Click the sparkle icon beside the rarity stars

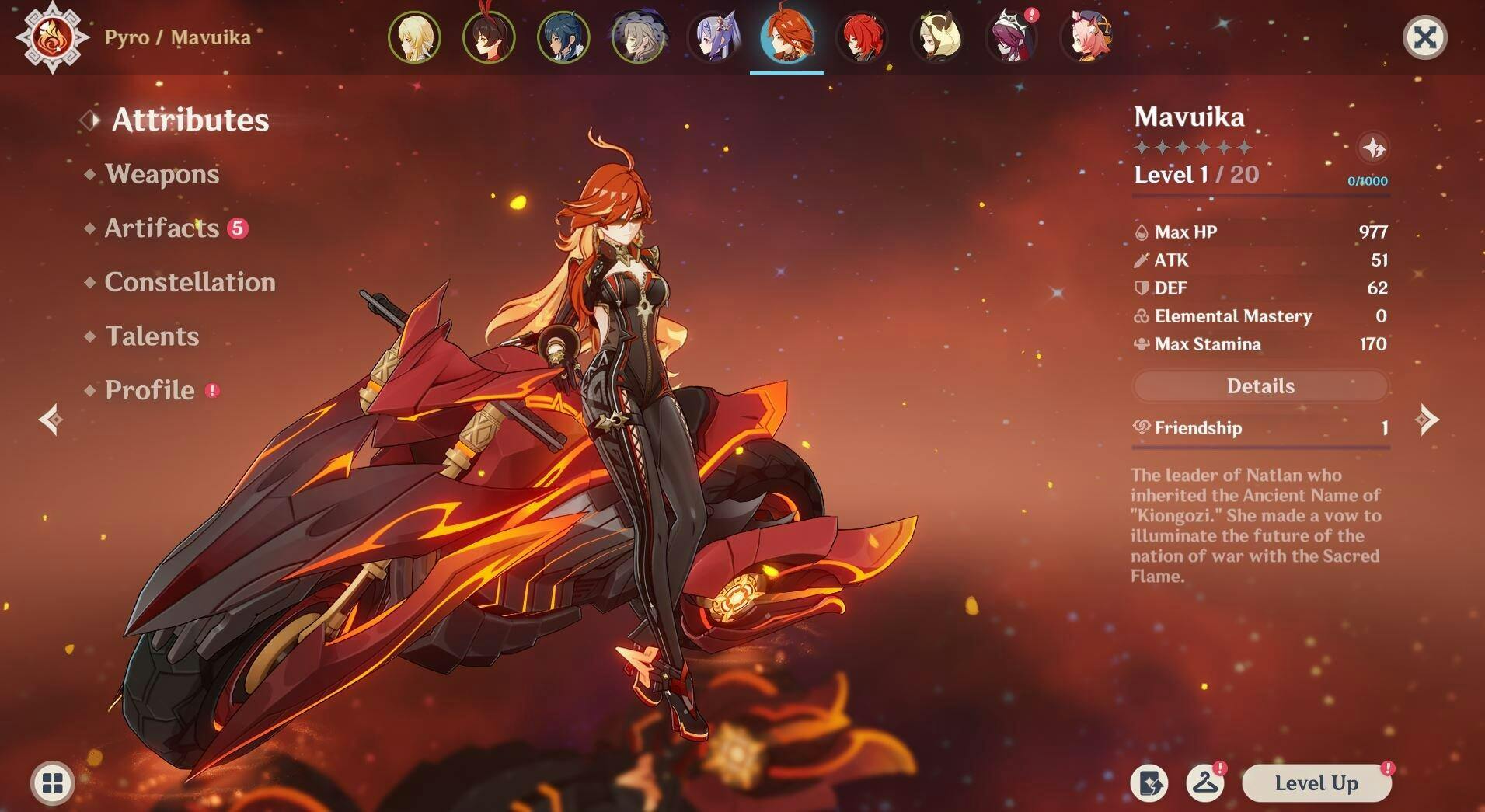click(x=1373, y=148)
